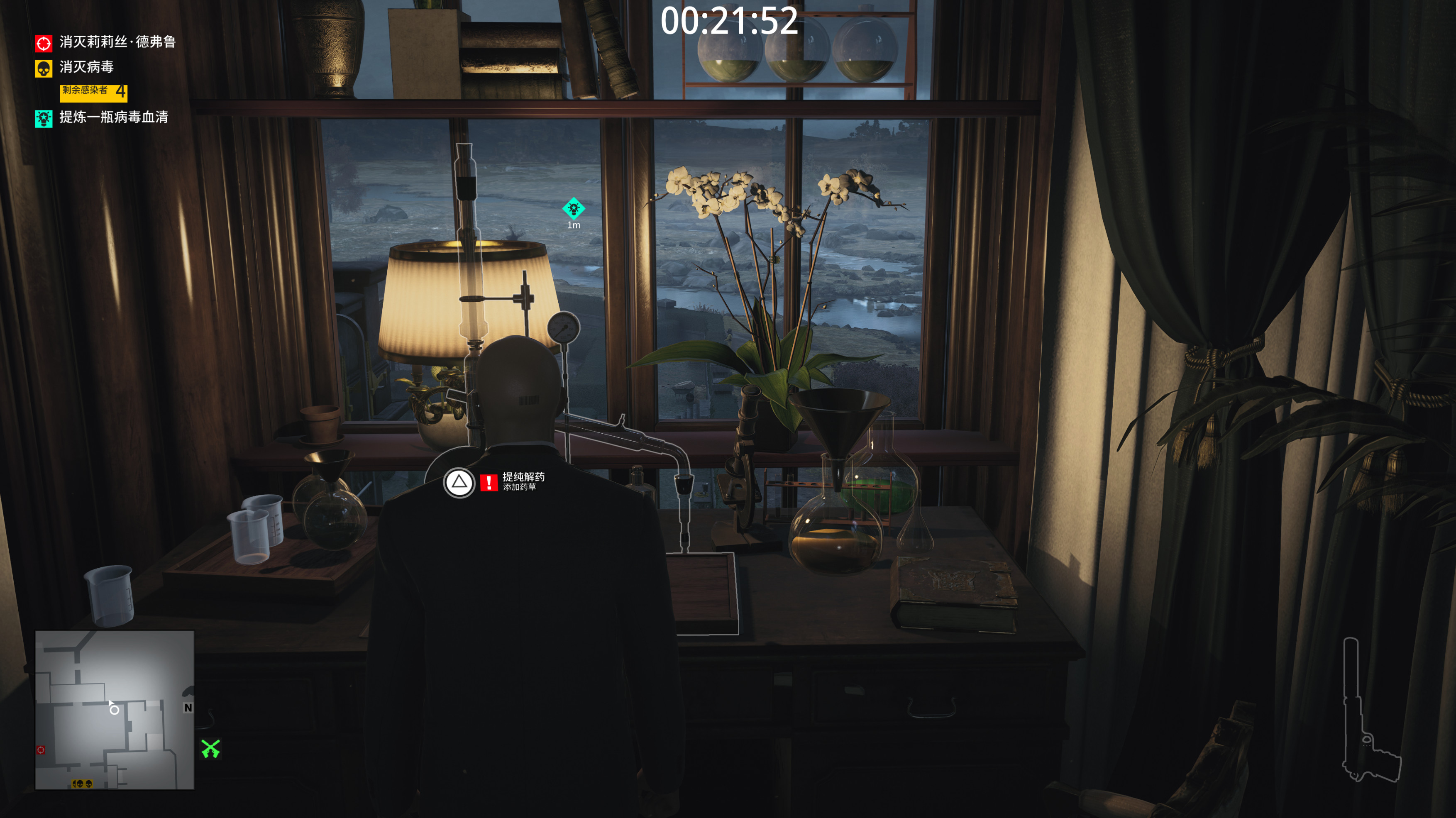1456x818 pixels.
Task: Open the minimap
Action: (x=115, y=709)
